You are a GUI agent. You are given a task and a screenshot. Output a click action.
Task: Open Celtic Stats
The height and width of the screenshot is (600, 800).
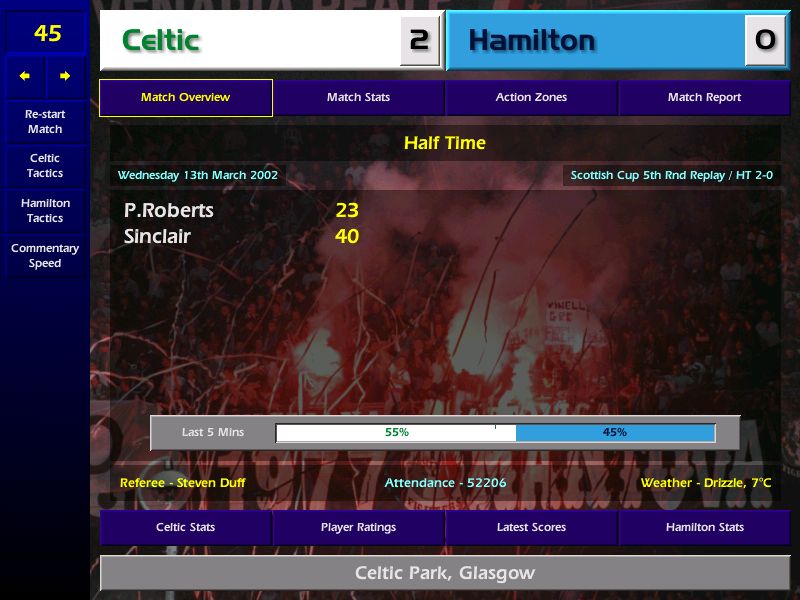click(186, 527)
